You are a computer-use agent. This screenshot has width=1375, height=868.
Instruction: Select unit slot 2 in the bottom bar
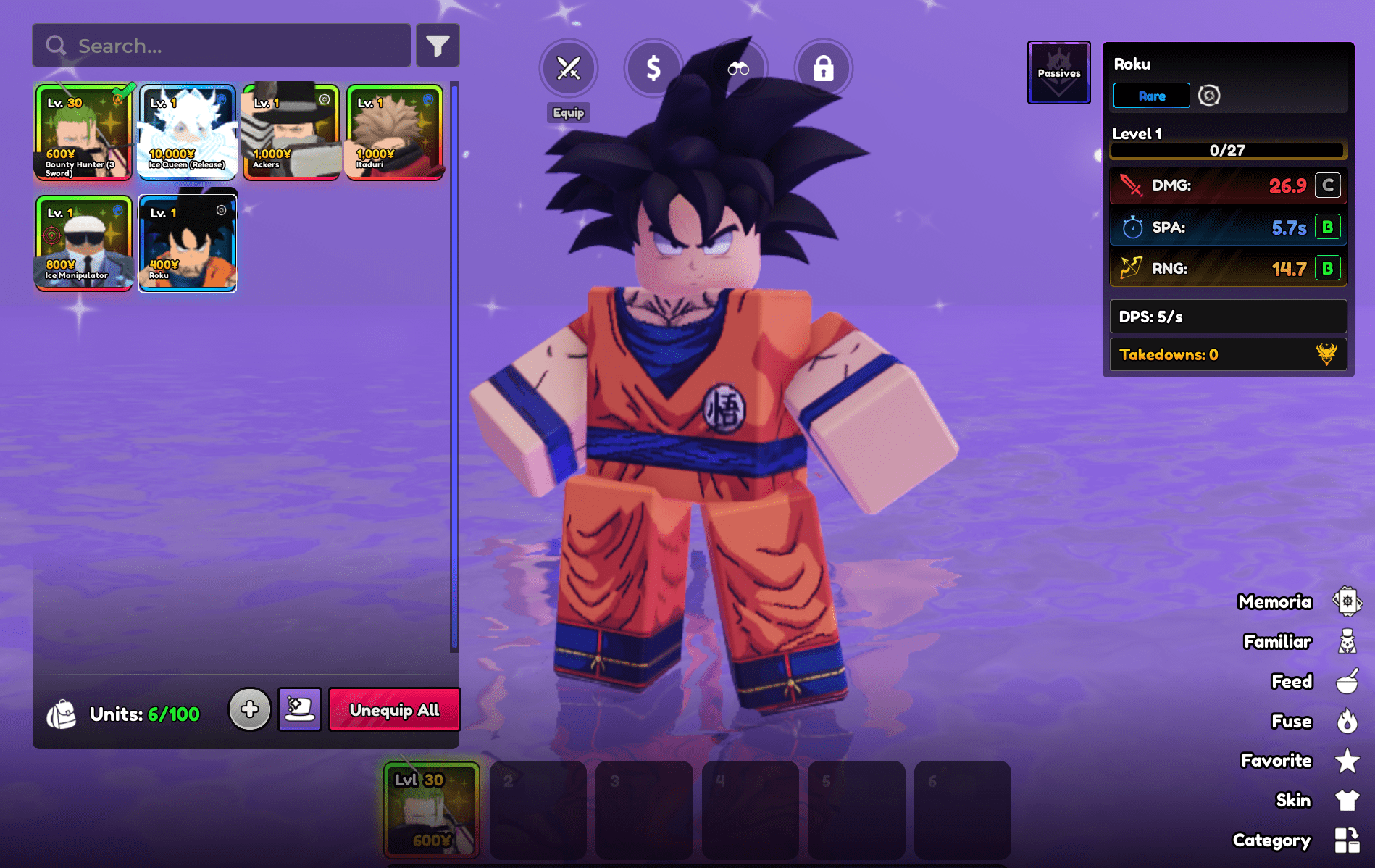click(538, 810)
